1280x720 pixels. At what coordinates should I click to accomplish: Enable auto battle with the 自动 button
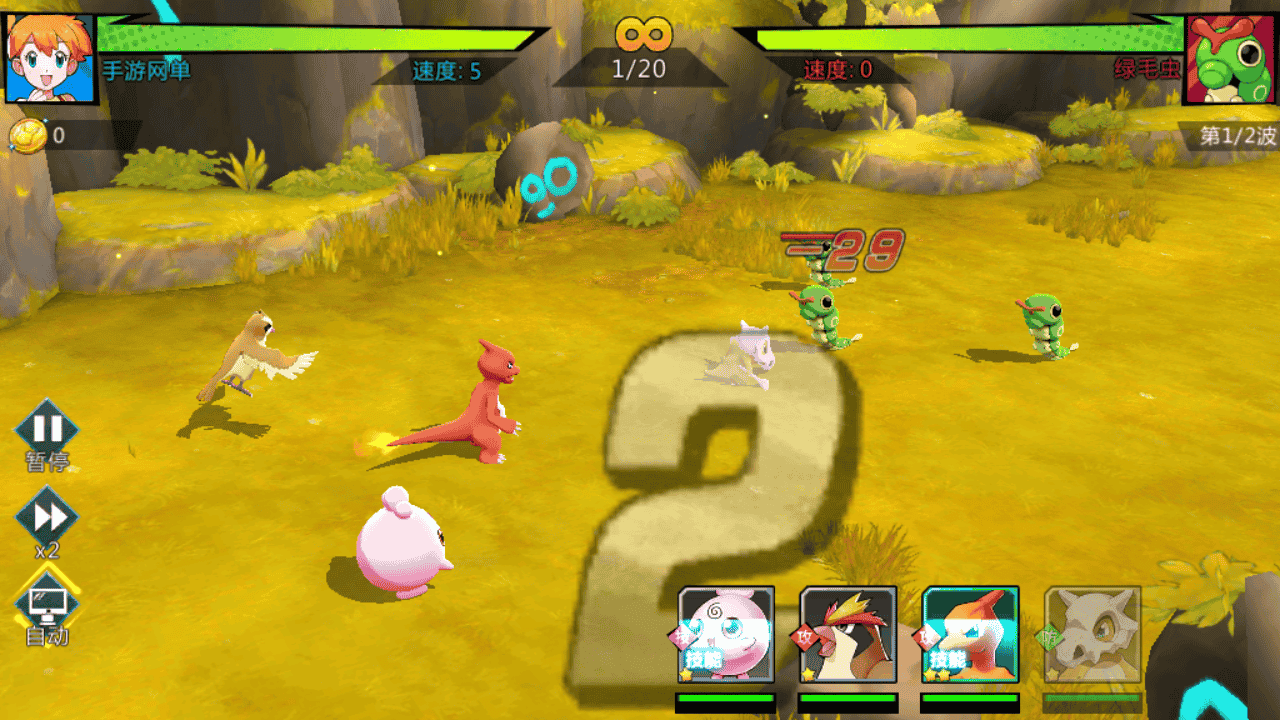[47, 602]
